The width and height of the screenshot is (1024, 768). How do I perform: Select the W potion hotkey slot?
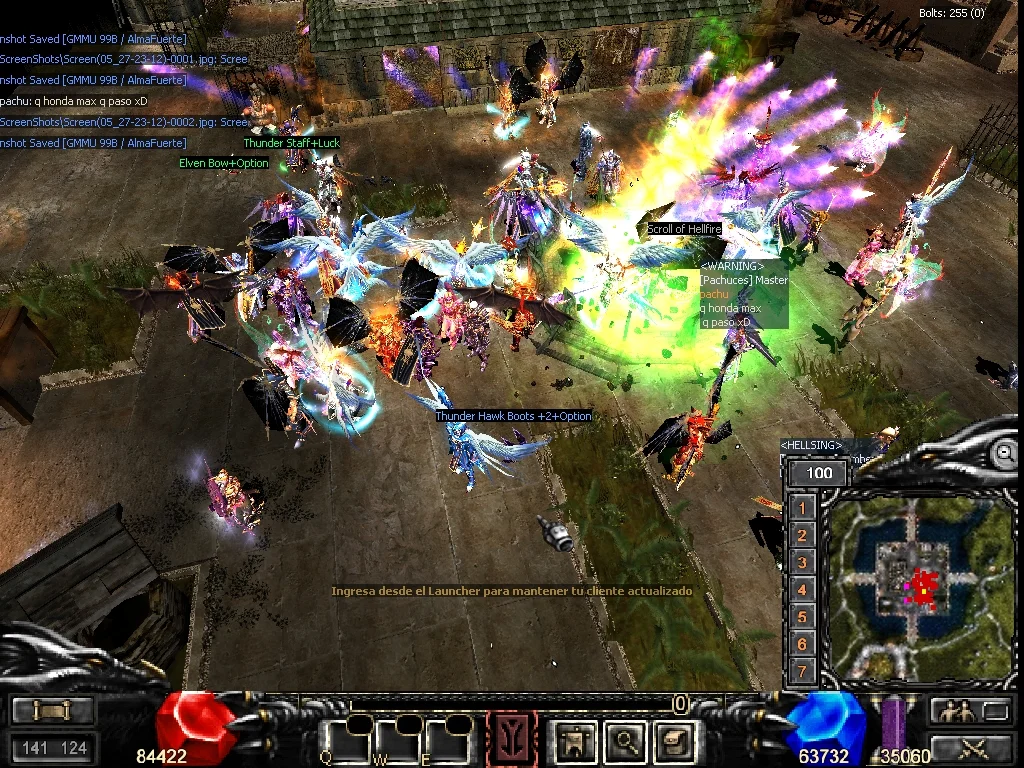click(x=397, y=740)
